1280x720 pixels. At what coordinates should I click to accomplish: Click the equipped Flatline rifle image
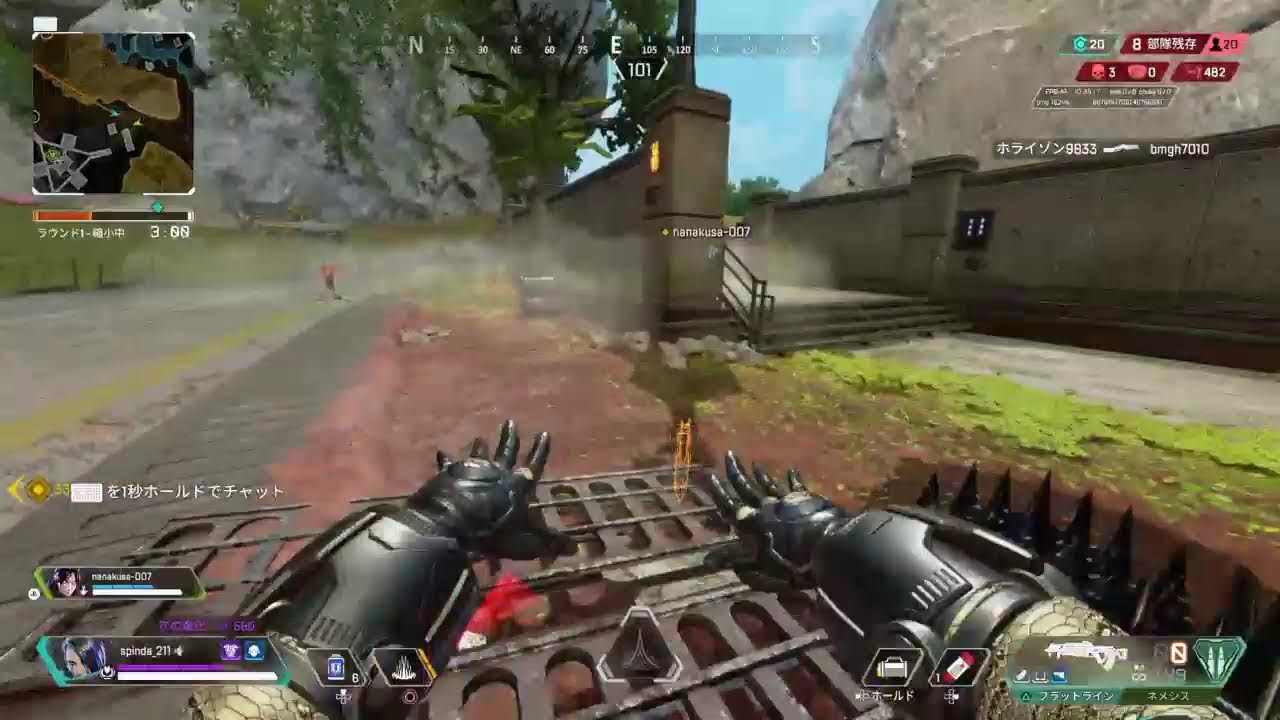coord(1085,655)
